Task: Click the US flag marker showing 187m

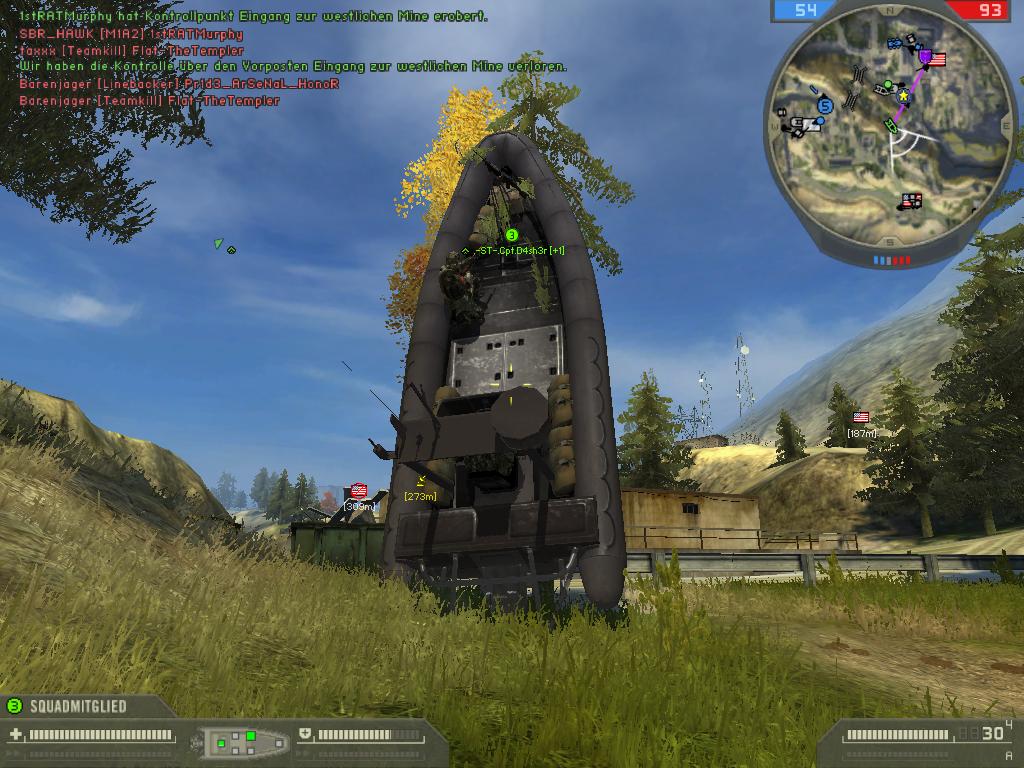Action: coord(861,417)
